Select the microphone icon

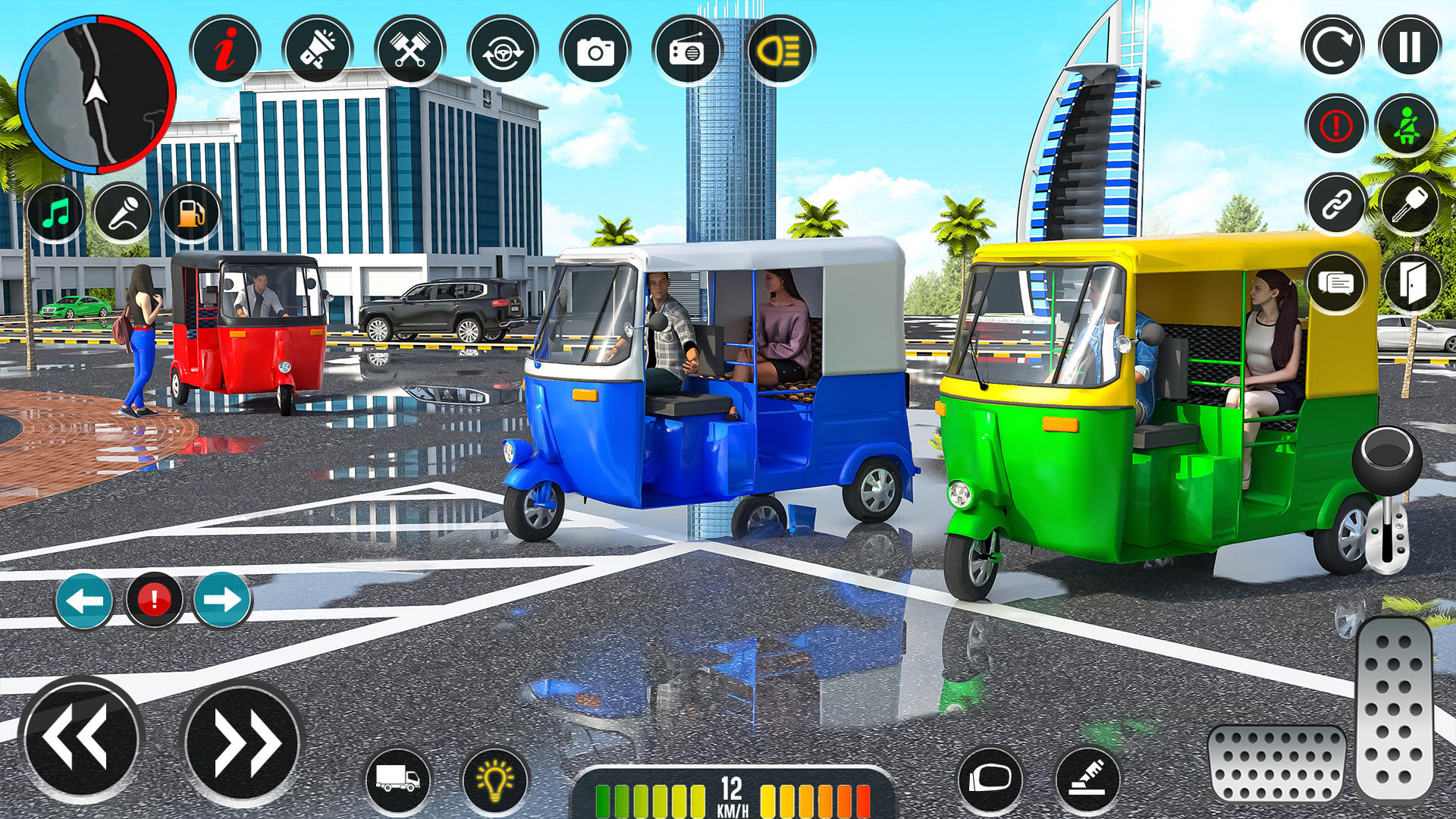[x=123, y=212]
